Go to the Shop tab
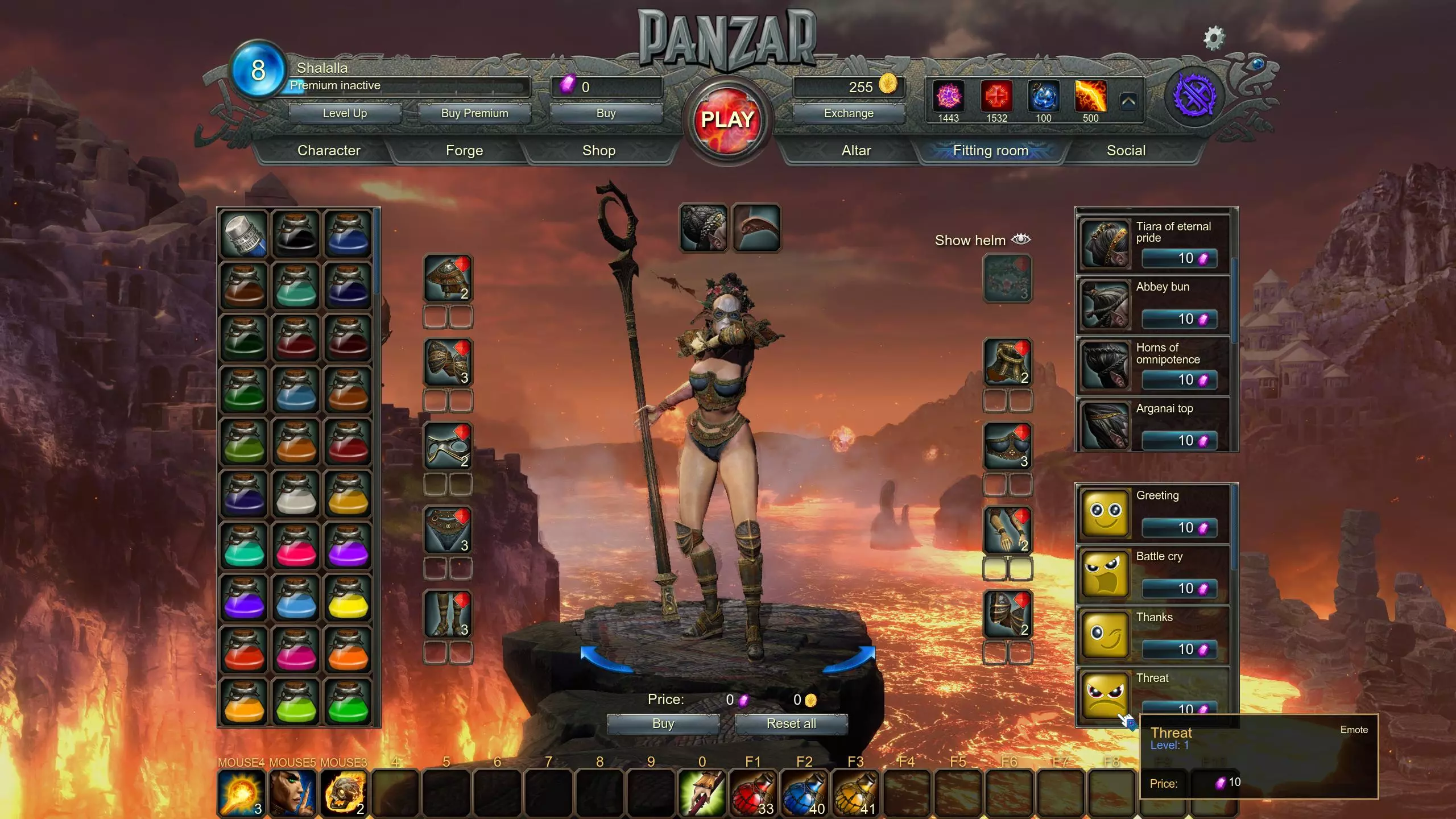1456x819 pixels. 599,151
